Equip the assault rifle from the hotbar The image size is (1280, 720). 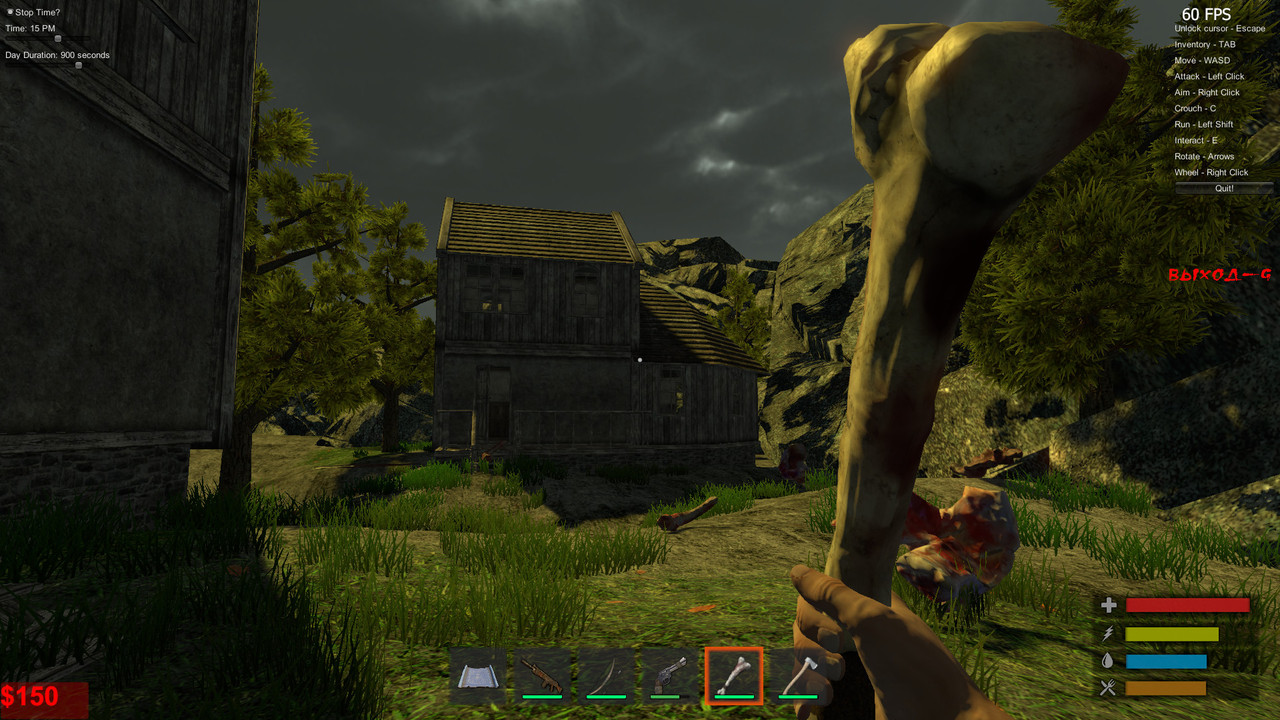542,675
